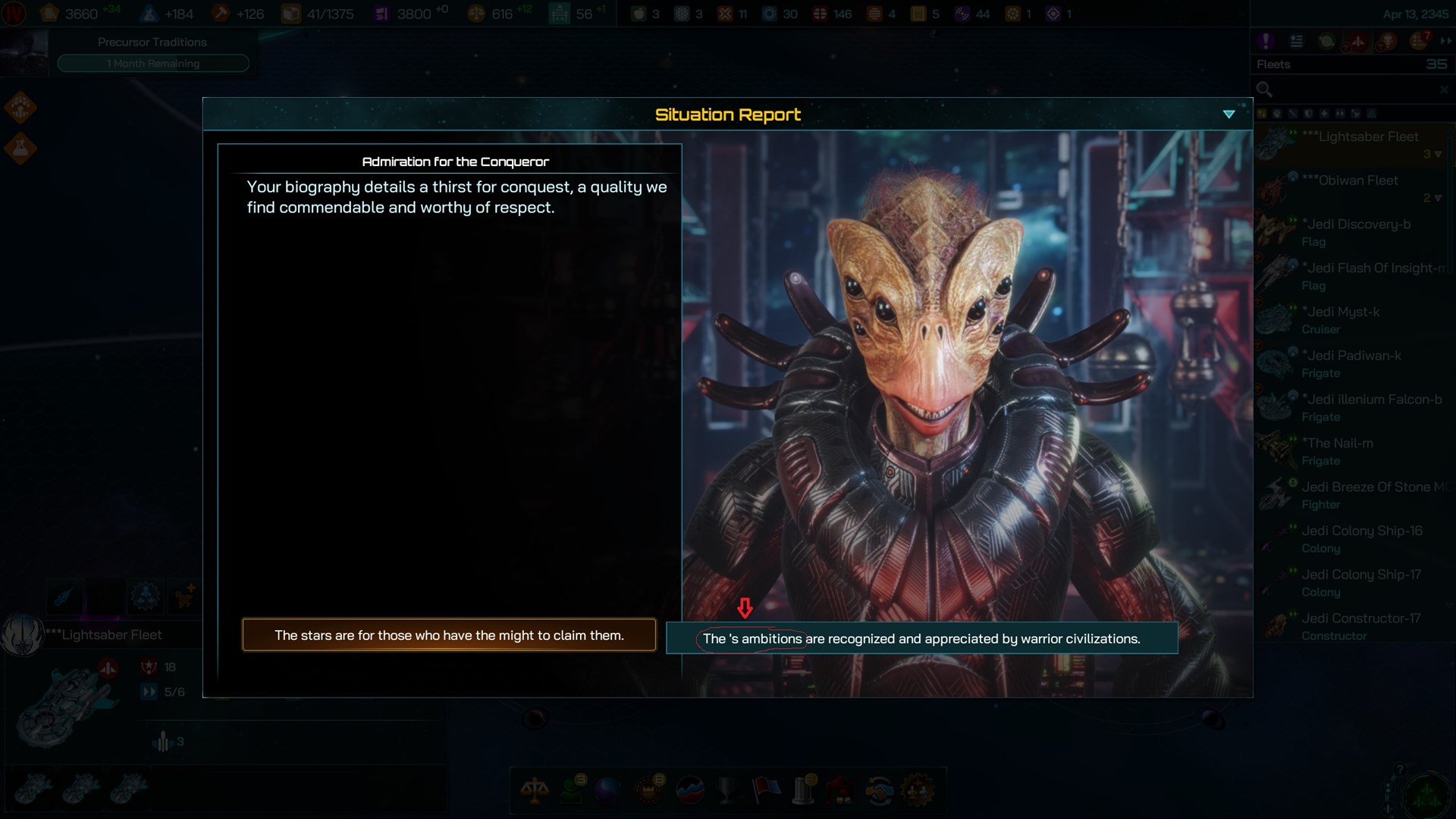Click the crowned emblem icon in bottom bar
This screenshot has width=1456, height=819.
tap(649, 790)
